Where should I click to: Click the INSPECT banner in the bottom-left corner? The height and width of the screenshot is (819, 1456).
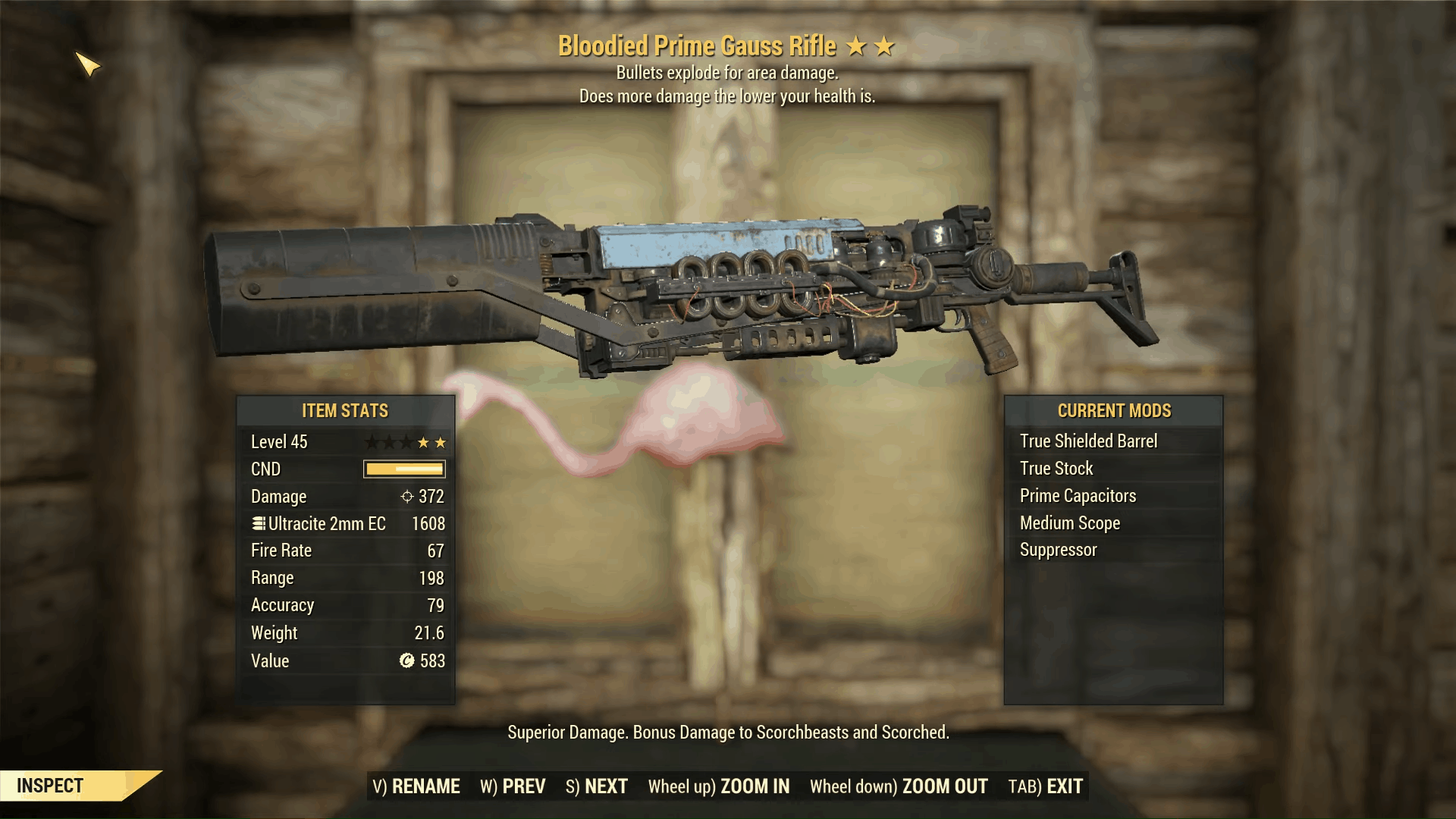[x=50, y=786]
